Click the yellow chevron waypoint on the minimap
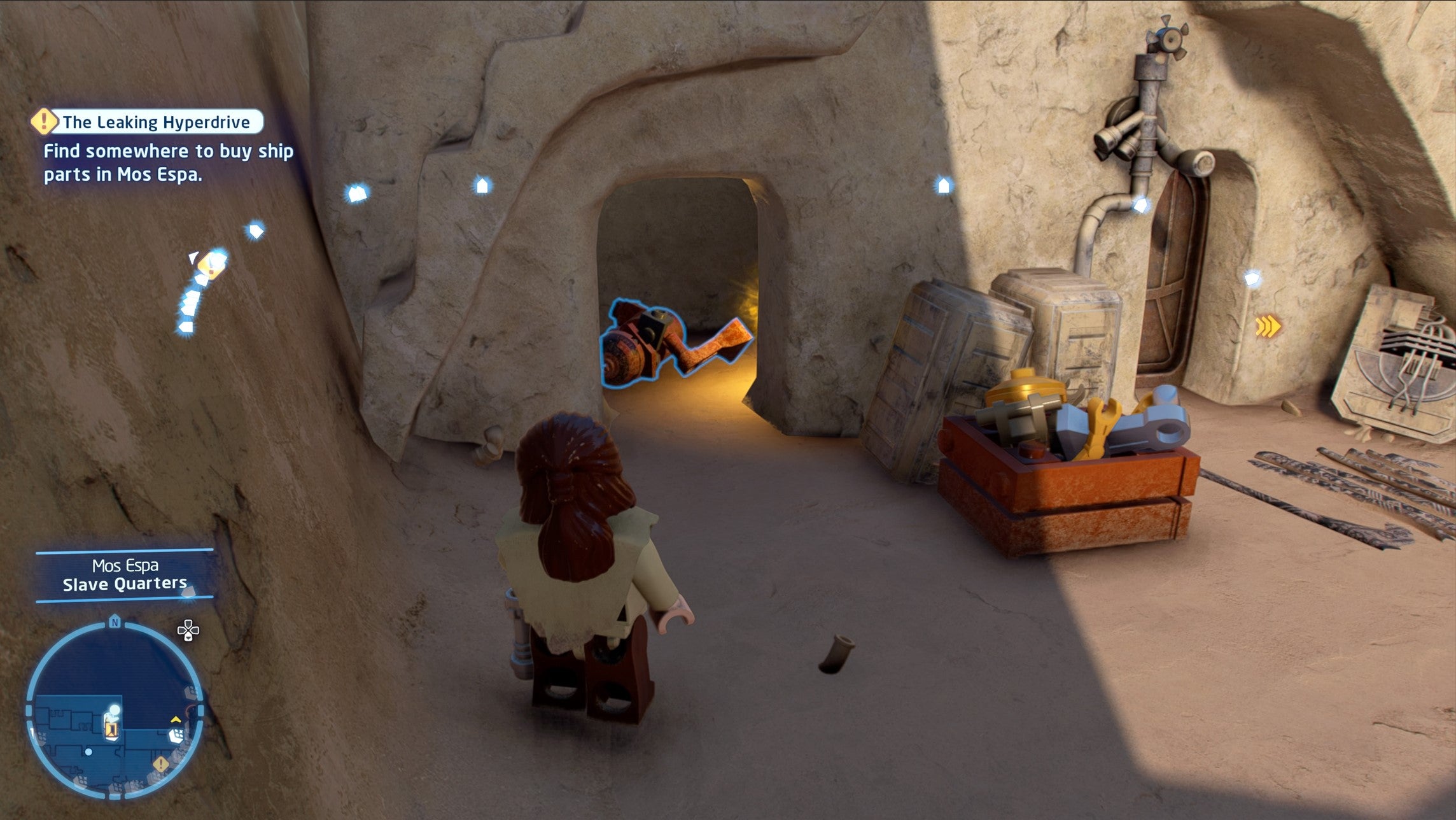This screenshot has height=820, width=1456. tap(175, 721)
